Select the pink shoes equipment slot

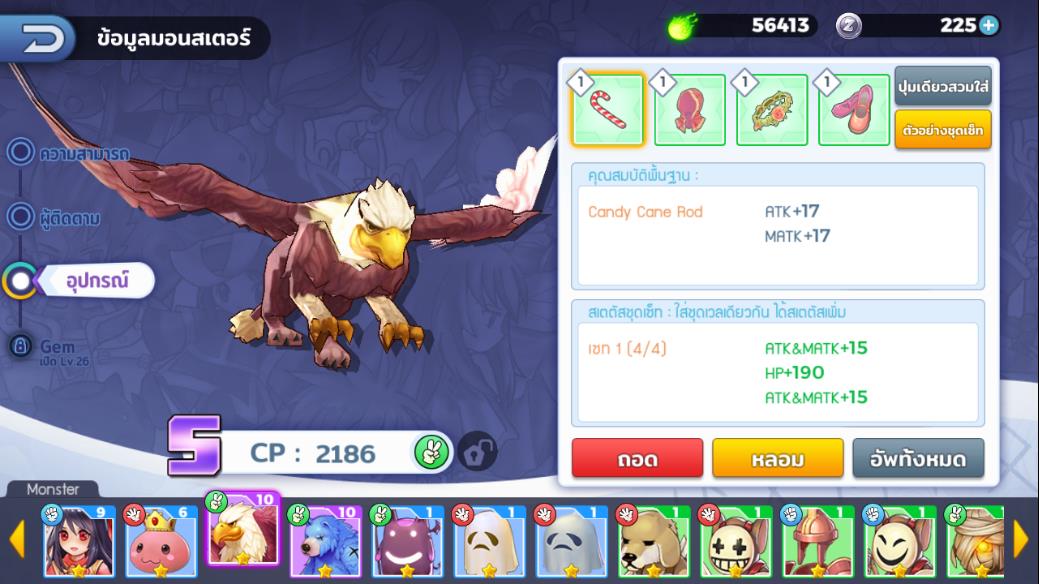(x=854, y=109)
